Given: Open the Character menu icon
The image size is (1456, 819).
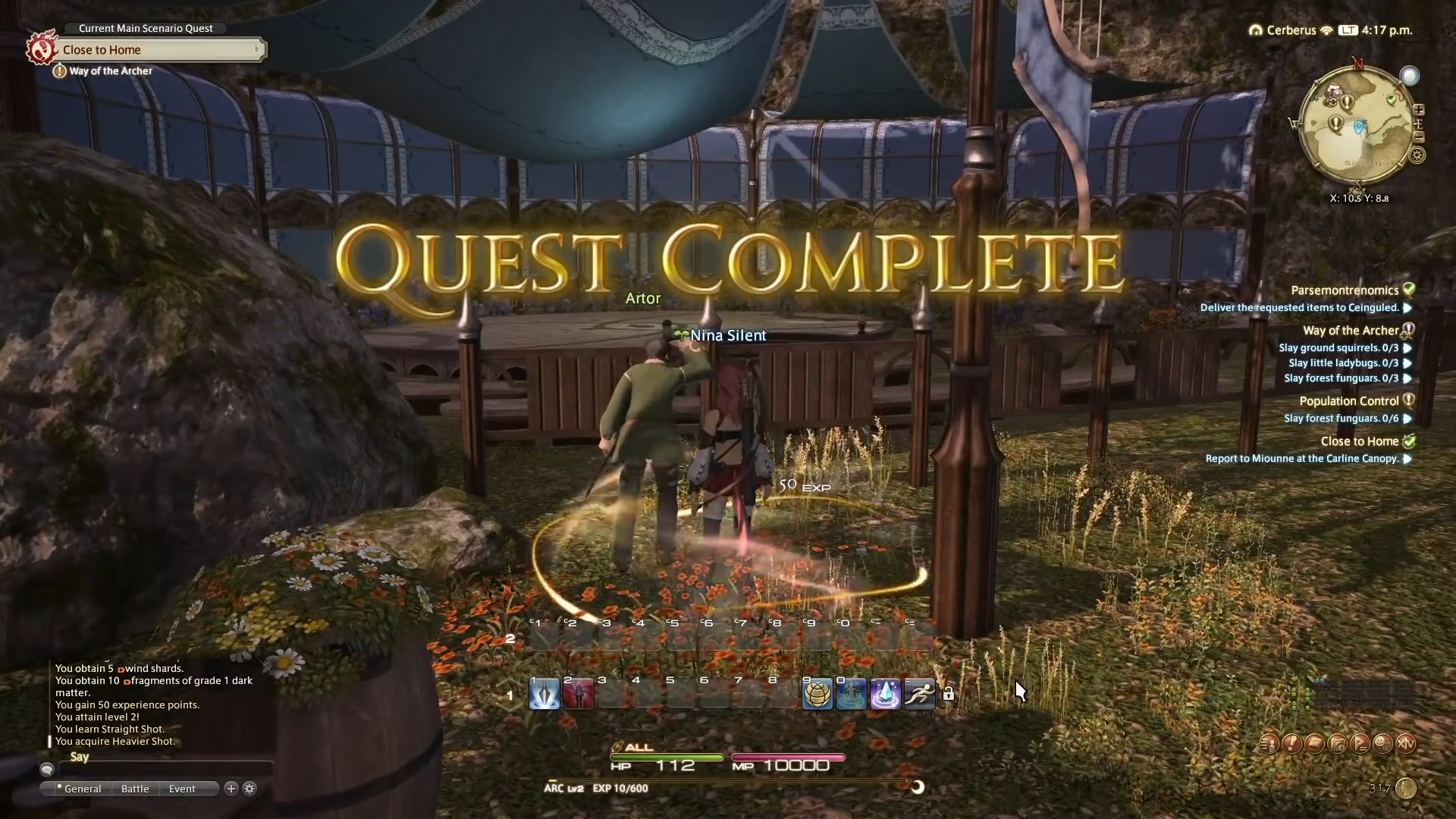Looking at the screenshot, I should 1269,744.
